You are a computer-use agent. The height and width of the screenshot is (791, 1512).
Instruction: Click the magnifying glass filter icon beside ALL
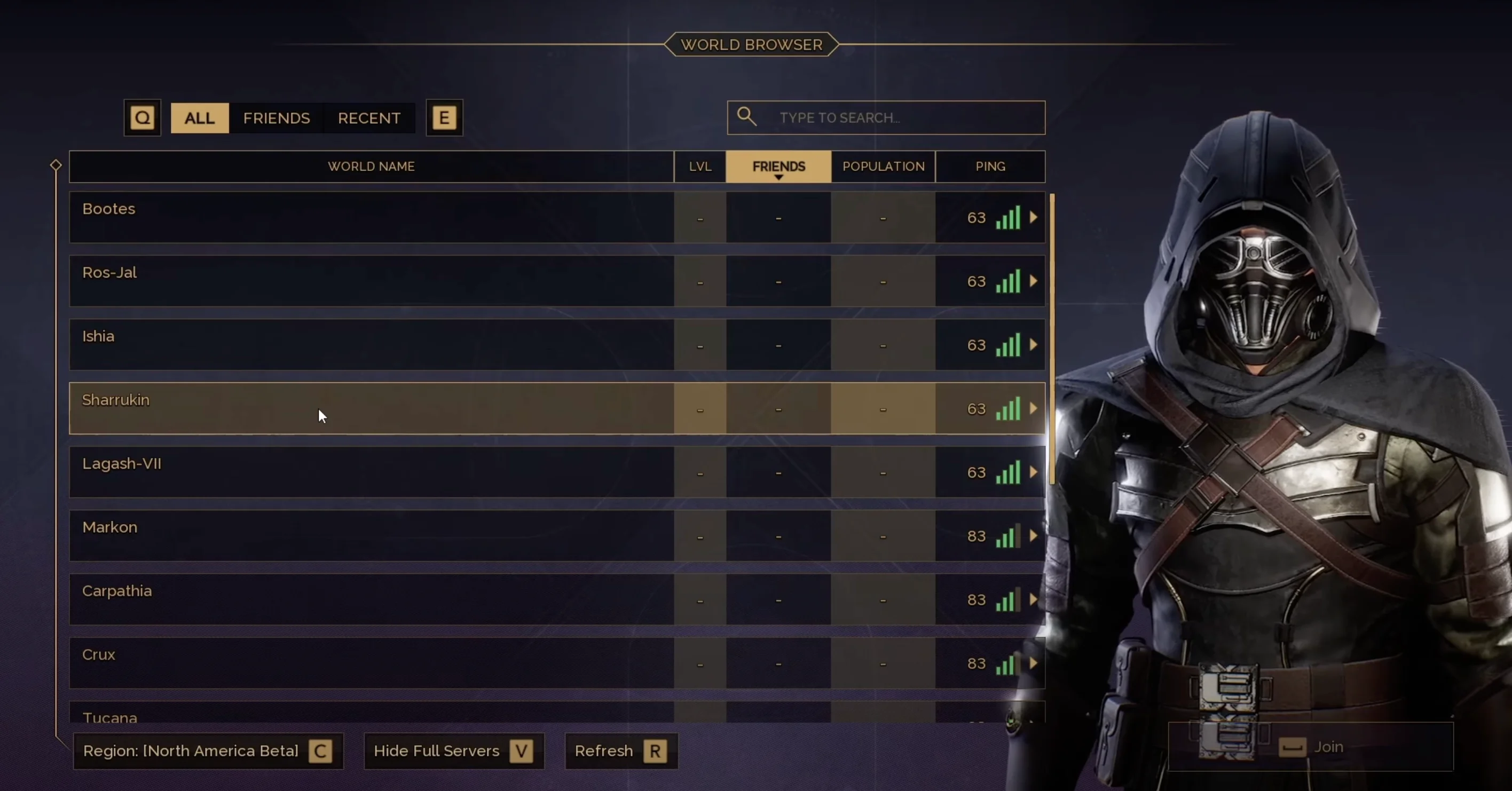click(142, 117)
